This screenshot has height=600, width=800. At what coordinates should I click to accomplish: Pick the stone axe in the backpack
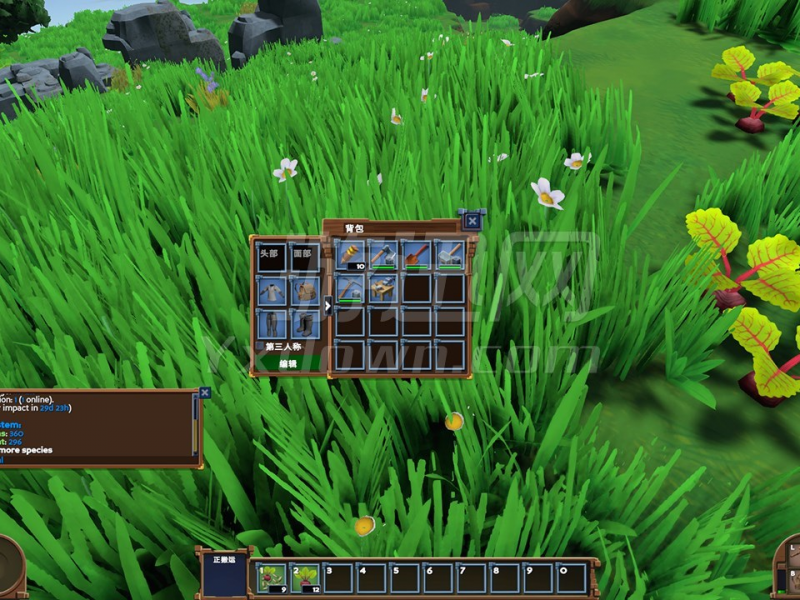384,255
